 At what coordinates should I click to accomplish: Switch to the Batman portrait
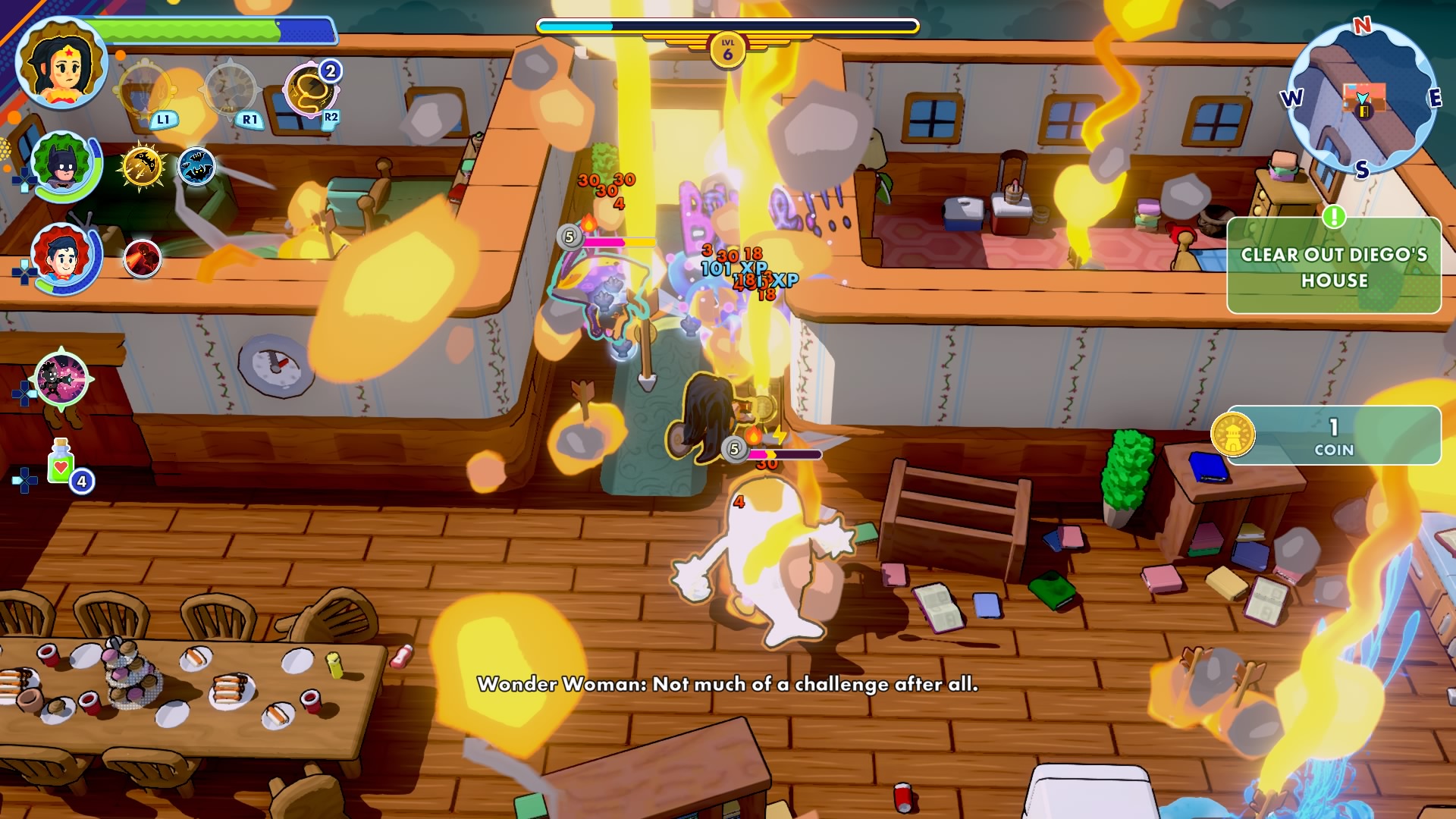pyautogui.click(x=64, y=165)
